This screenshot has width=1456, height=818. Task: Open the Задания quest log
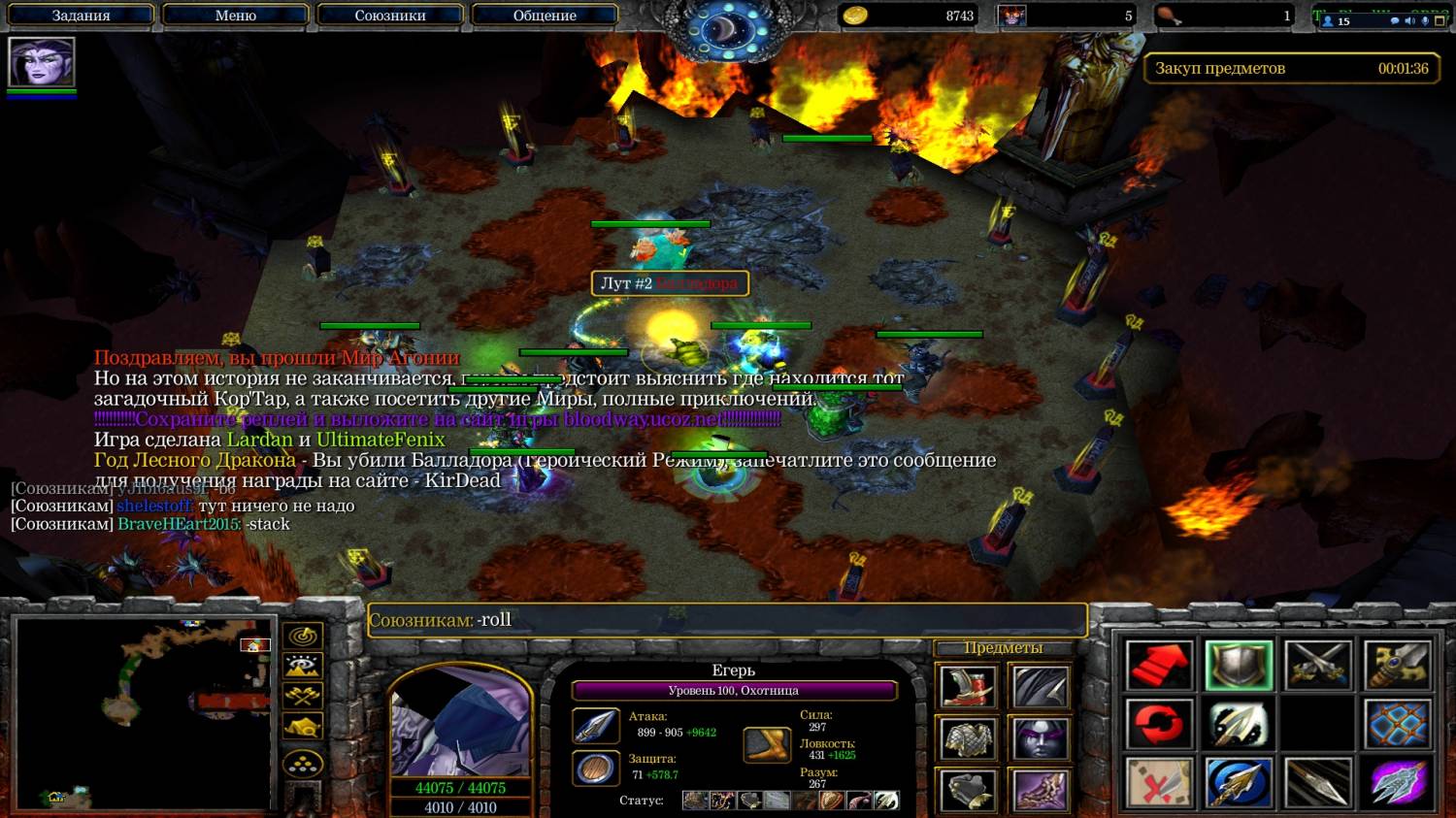(81, 16)
